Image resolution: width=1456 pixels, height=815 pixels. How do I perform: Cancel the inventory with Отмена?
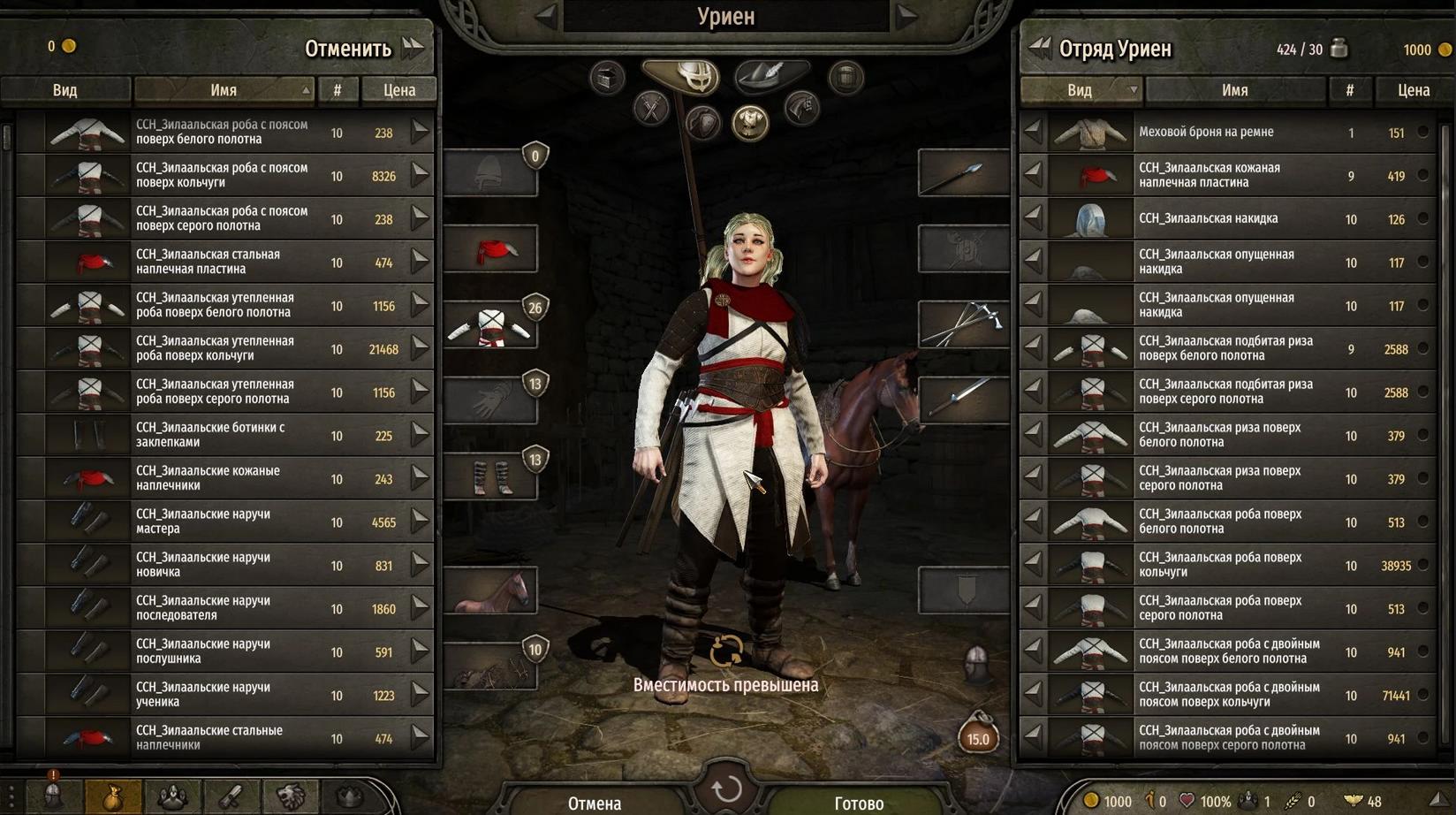tap(595, 802)
